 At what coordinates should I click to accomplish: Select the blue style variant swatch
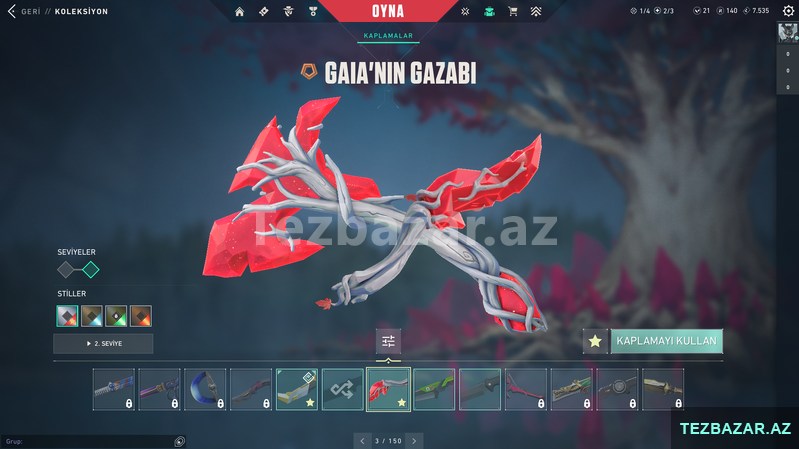[x=92, y=316]
